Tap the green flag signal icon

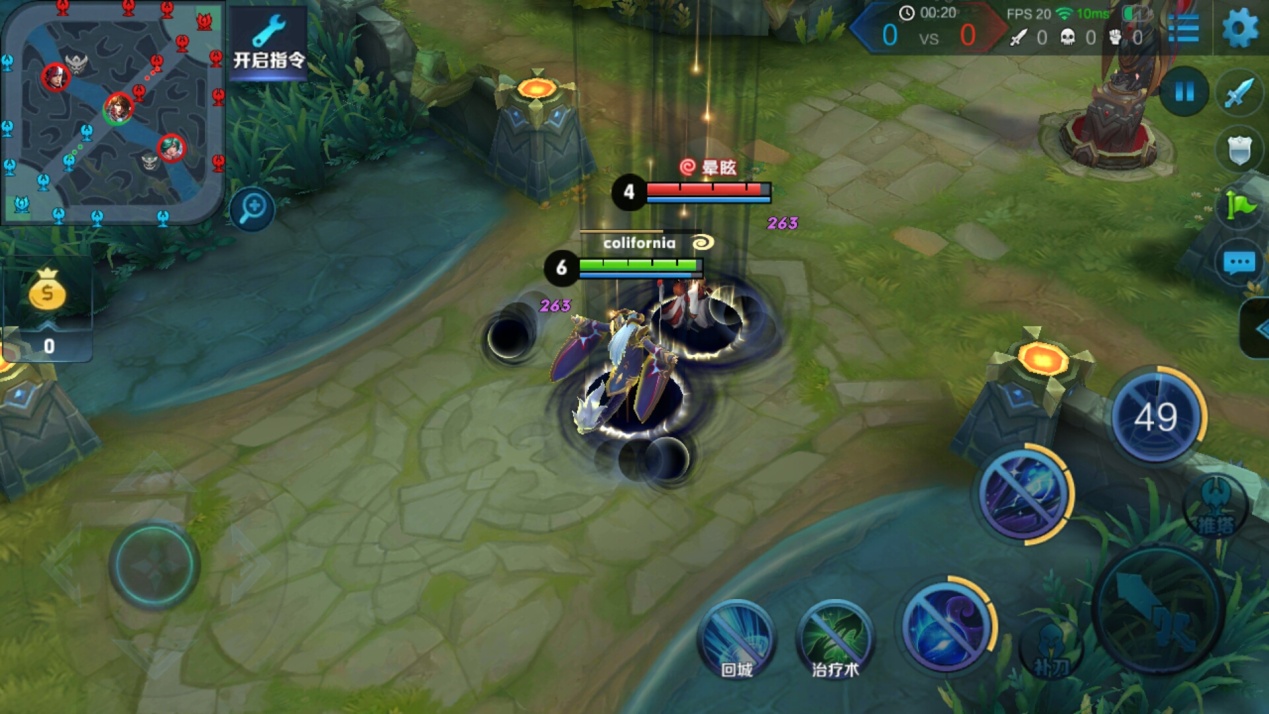coord(1240,206)
